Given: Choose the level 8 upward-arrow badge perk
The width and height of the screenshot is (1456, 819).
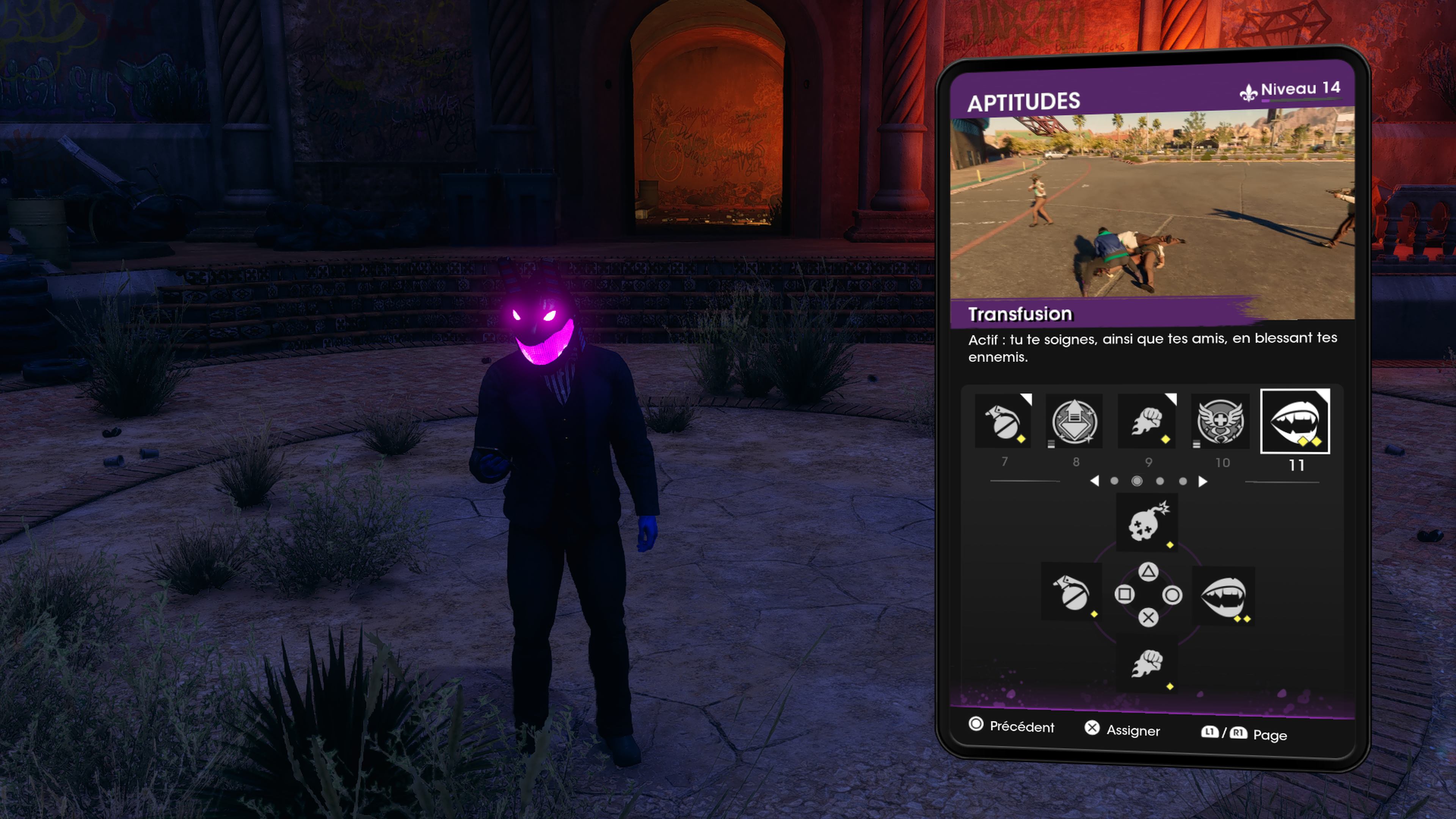Looking at the screenshot, I should tap(1075, 421).
